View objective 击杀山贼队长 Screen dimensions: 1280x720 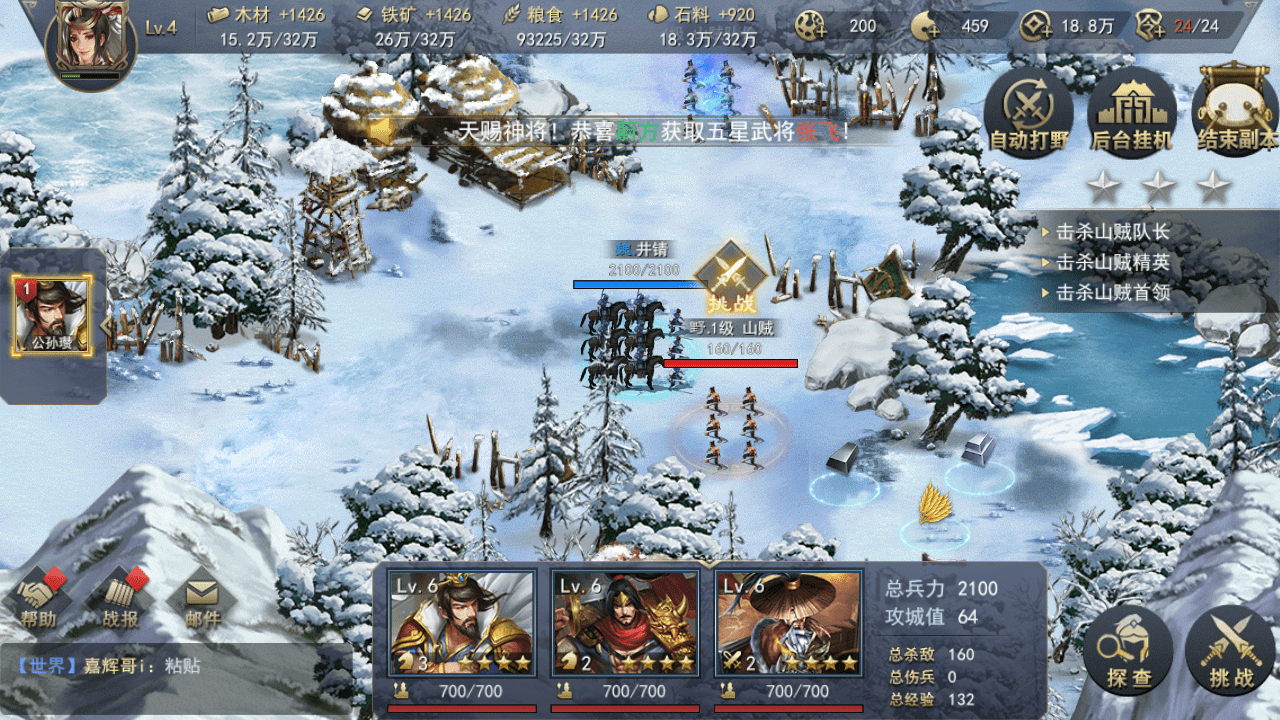pyautogui.click(x=1112, y=233)
